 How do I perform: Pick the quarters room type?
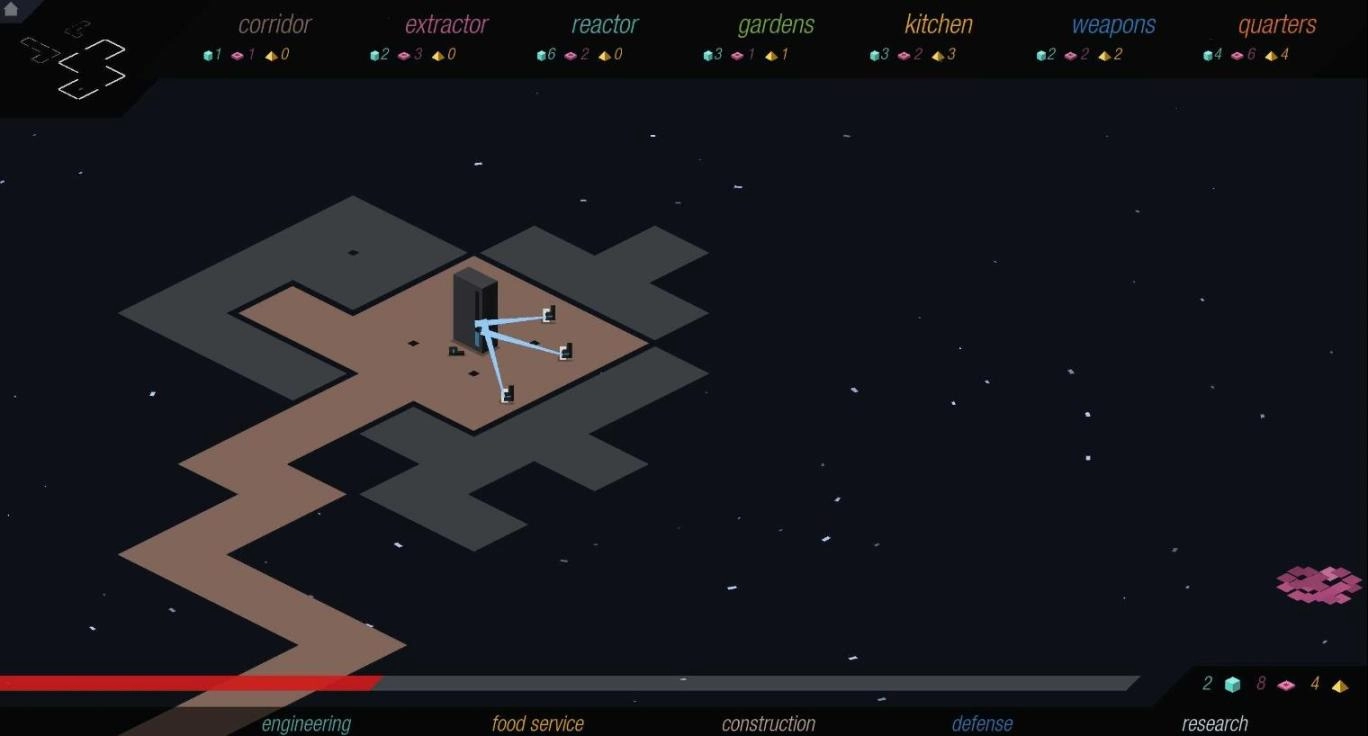pyautogui.click(x=1277, y=25)
